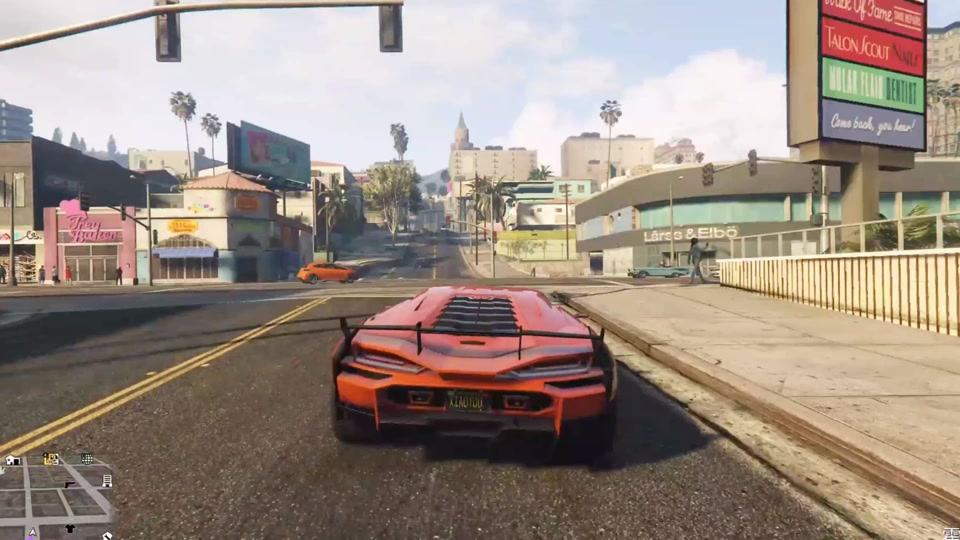The image size is (960, 540).
Task: Select the yellow mission blip on minimap
Action: pos(51,459)
